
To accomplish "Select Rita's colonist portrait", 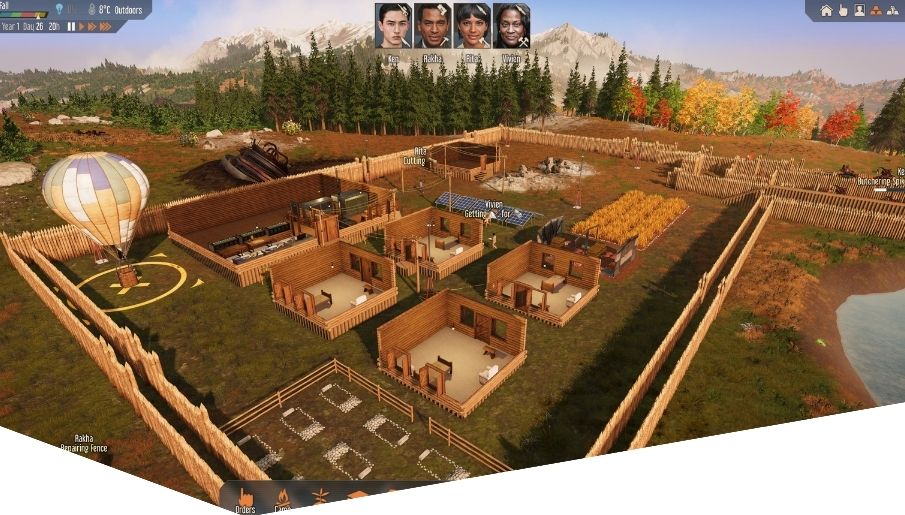I will click(x=471, y=25).
